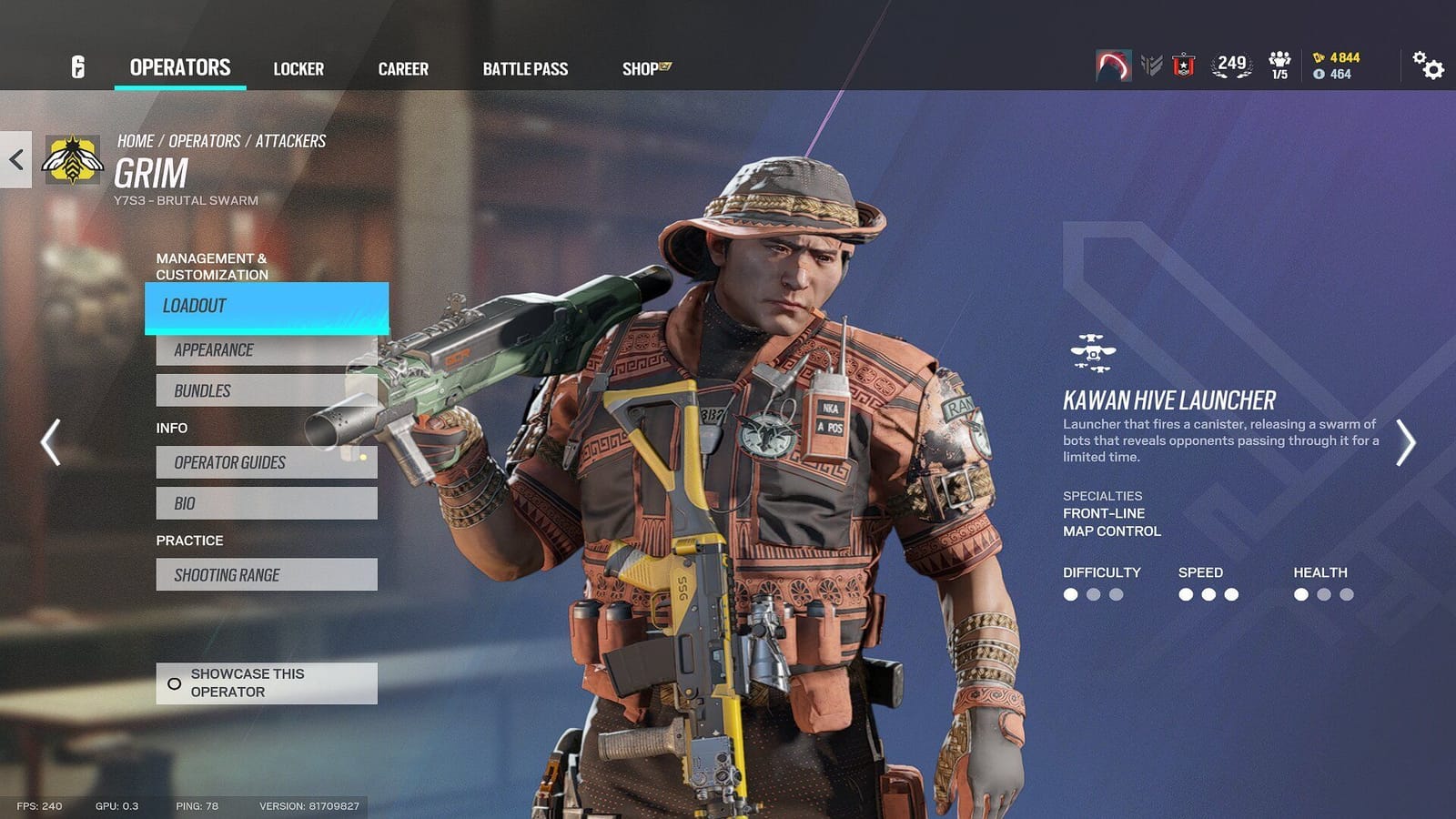This screenshot has height=819, width=1456.
Task: Open the Locker tab
Action: pos(298,68)
